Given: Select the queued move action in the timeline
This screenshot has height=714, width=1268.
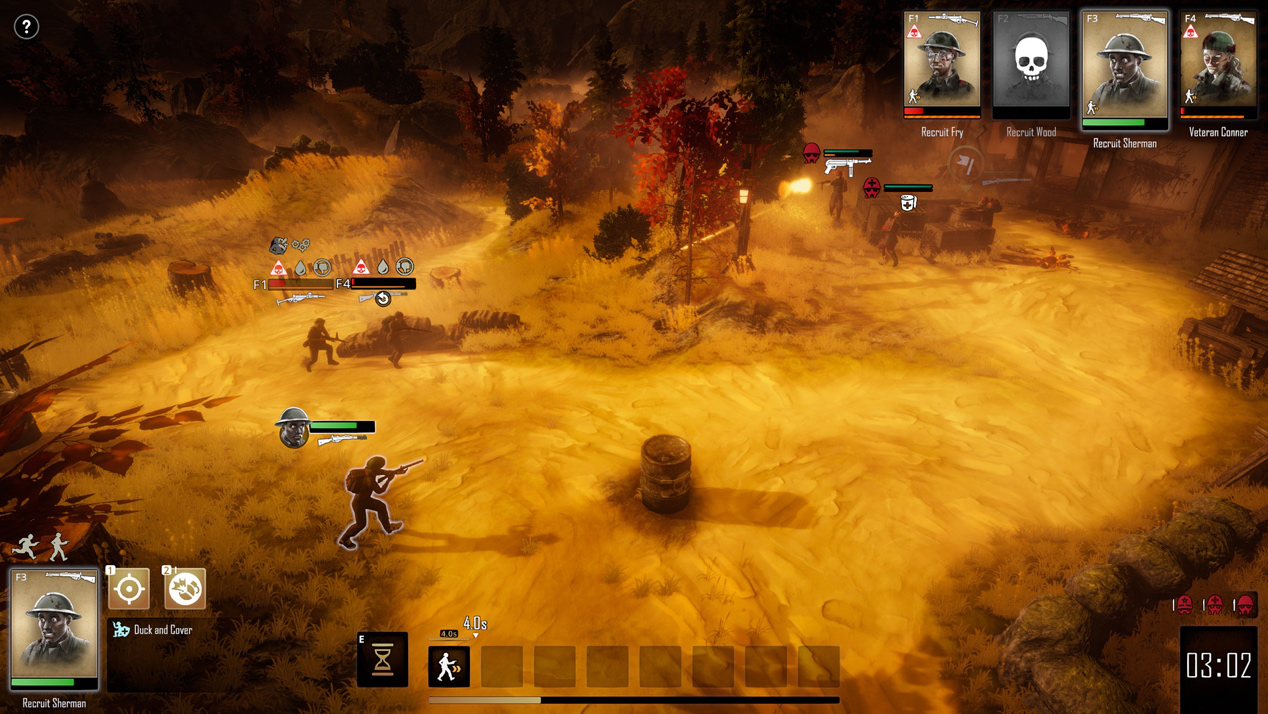Looking at the screenshot, I should pyautogui.click(x=449, y=666).
